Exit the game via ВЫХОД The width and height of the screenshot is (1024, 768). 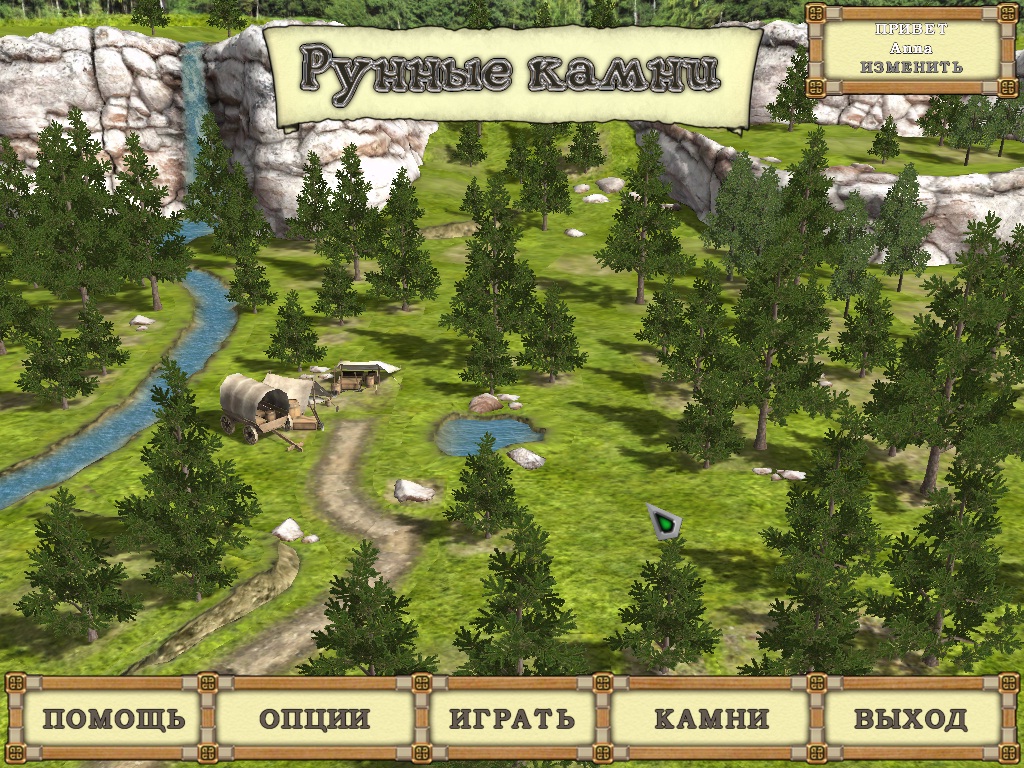coord(910,718)
